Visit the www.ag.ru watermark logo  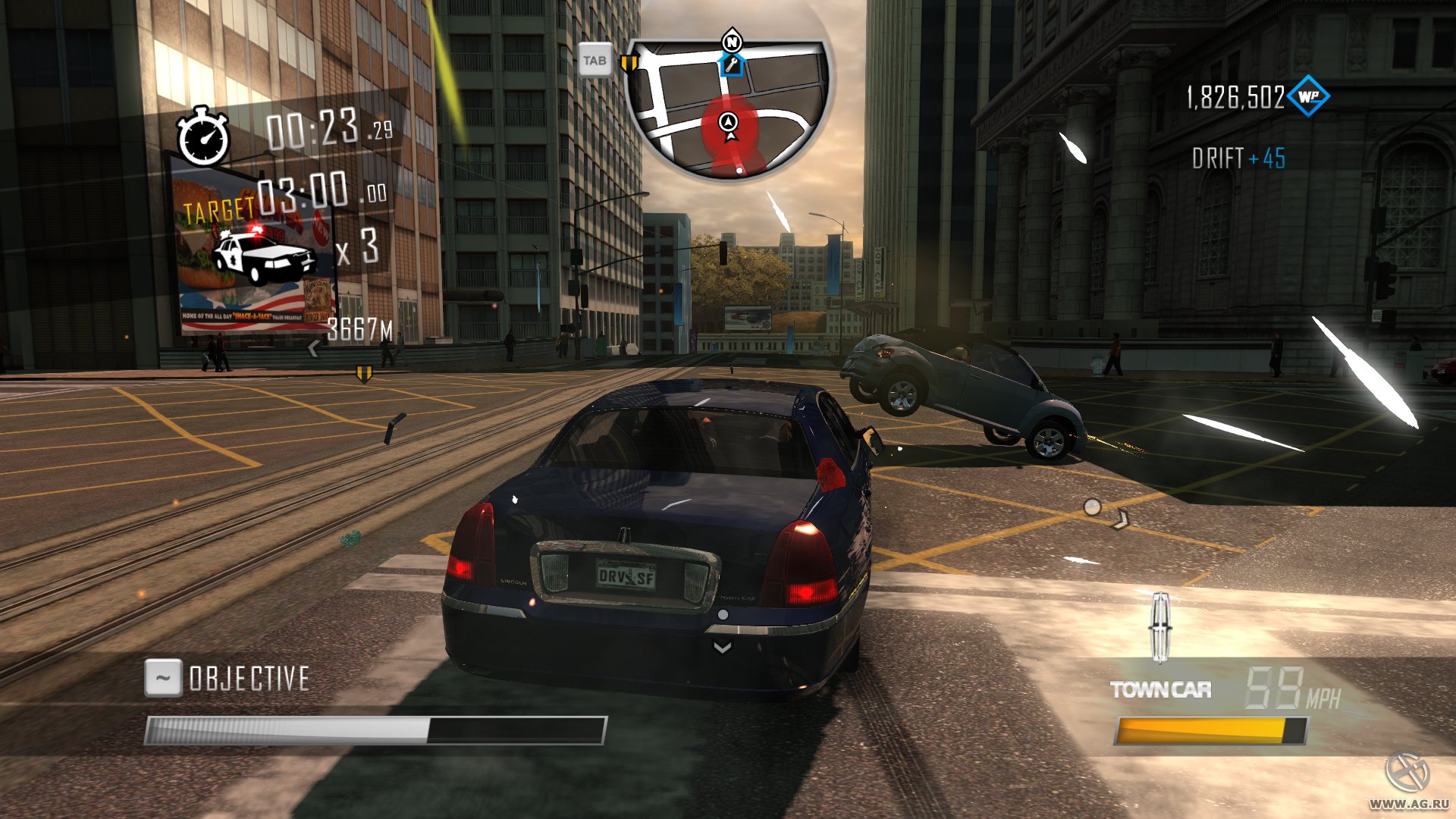(x=1407, y=781)
